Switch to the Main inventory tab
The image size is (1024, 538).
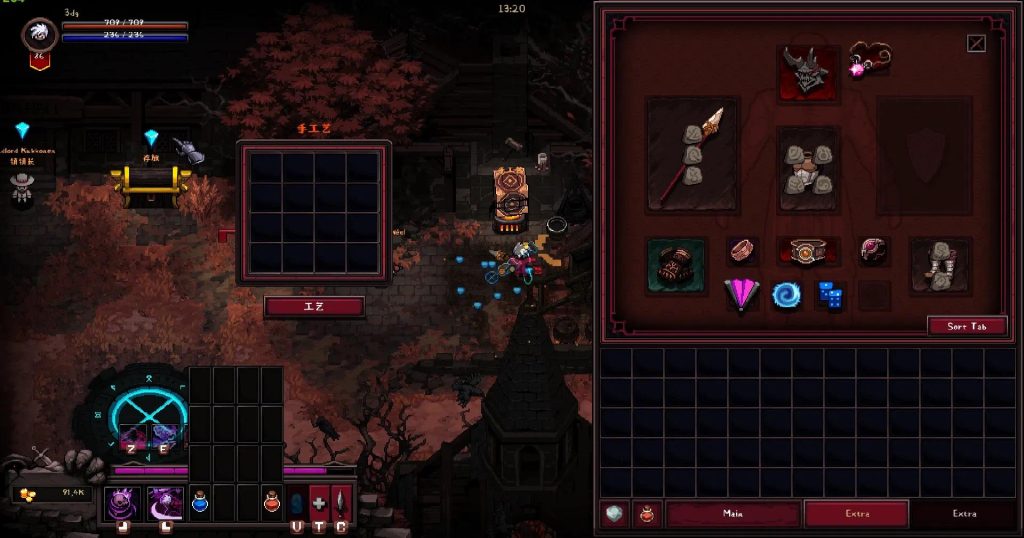(x=733, y=514)
